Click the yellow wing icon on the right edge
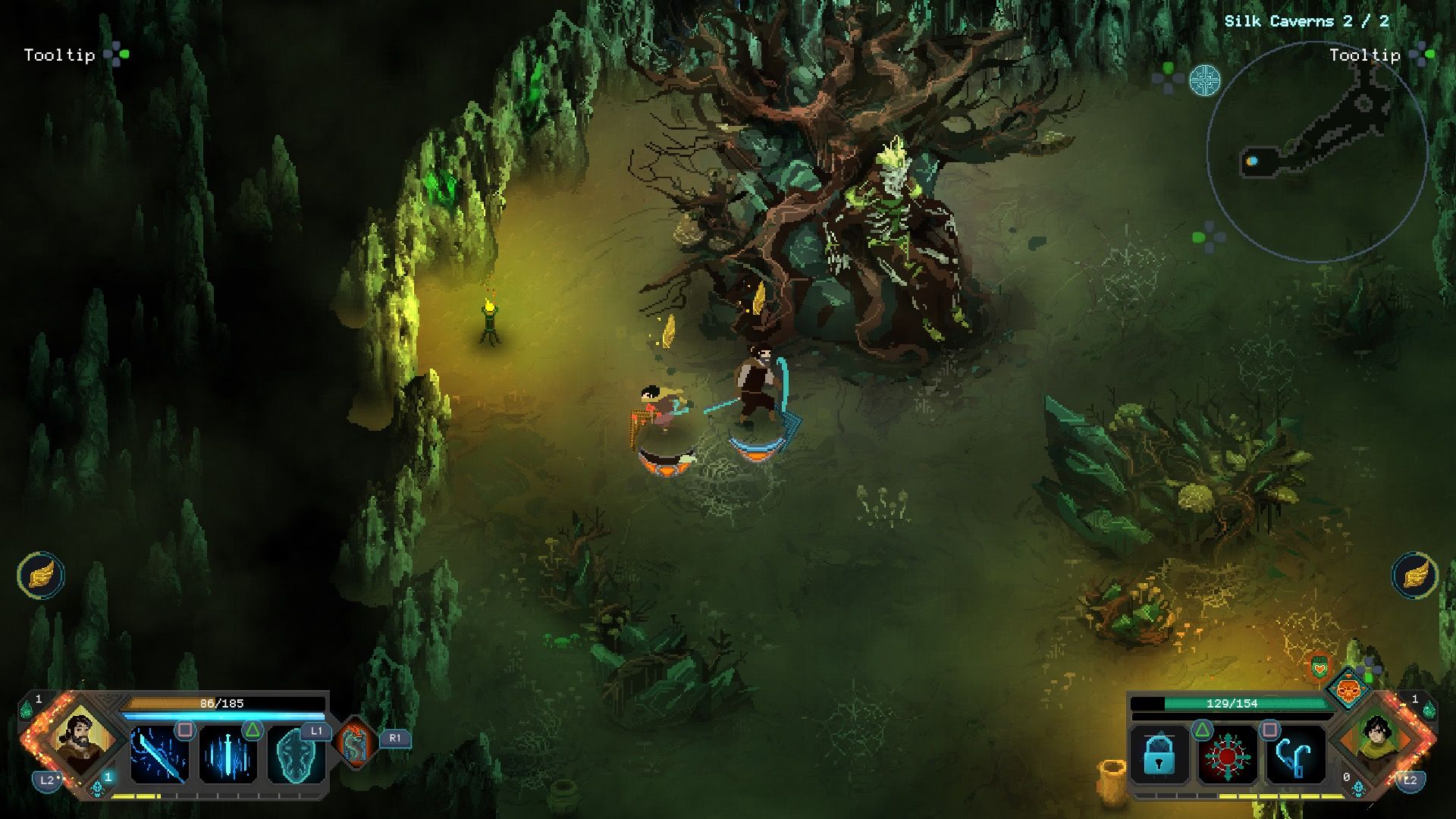Image resolution: width=1456 pixels, height=819 pixels. 1415,576
